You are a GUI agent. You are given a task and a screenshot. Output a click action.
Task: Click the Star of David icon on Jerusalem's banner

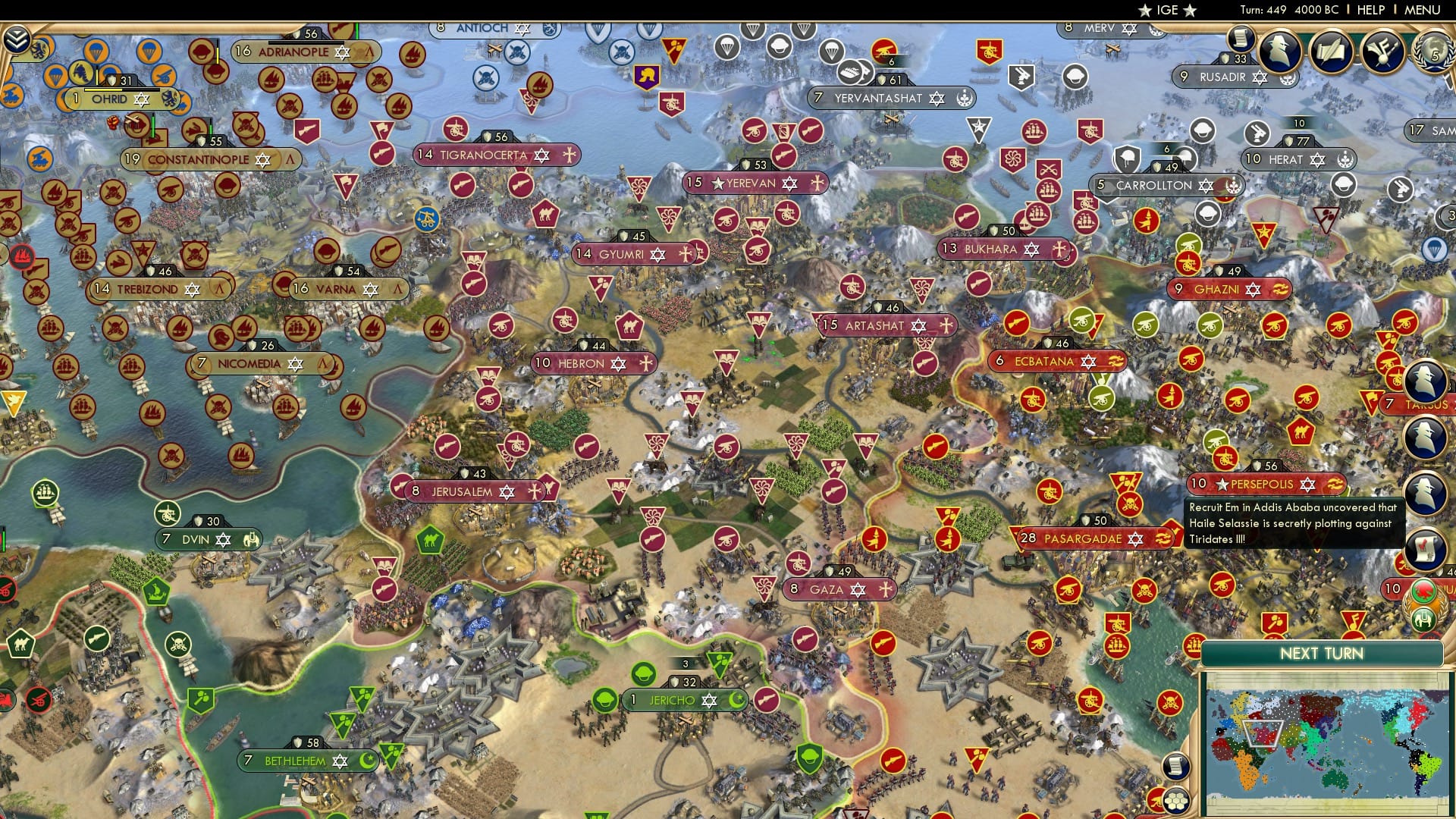tap(506, 492)
